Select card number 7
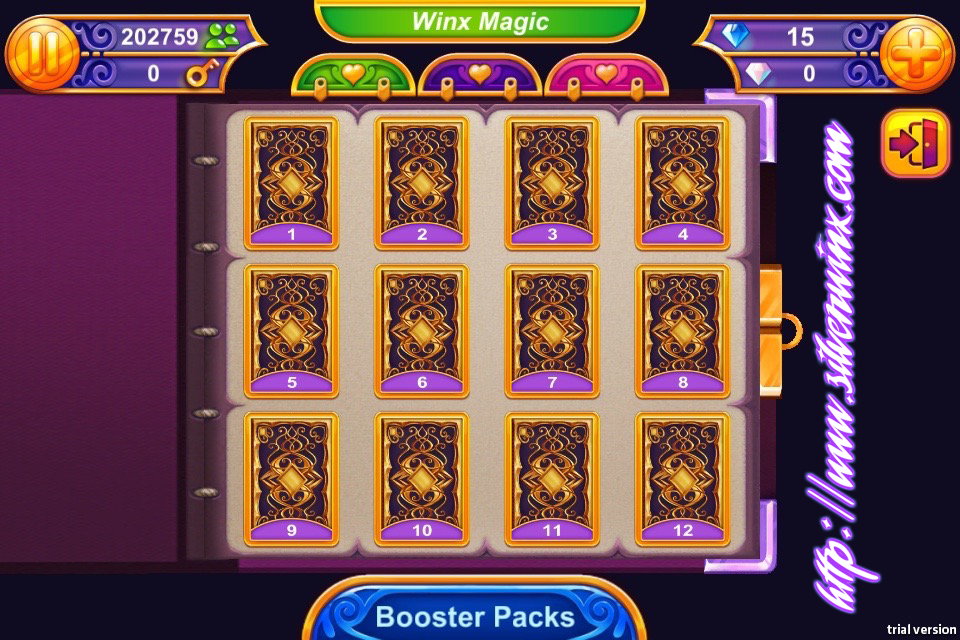This screenshot has height=640, width=960. 552,329
